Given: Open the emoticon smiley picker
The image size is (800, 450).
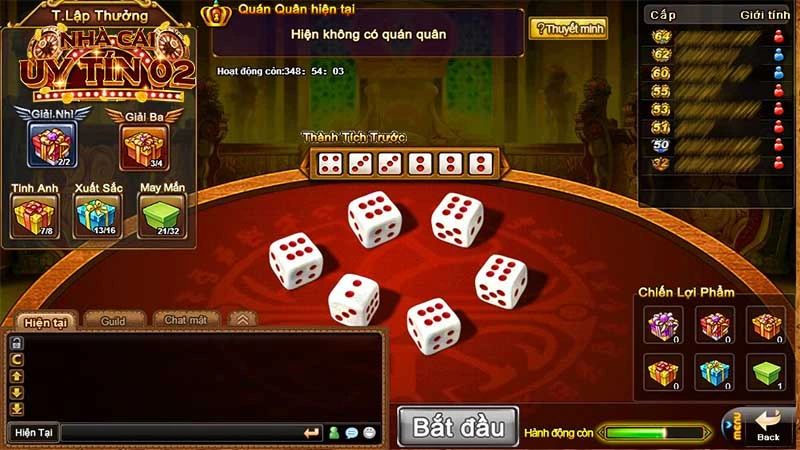Looking at the screenshot, I should click(370, 433).
